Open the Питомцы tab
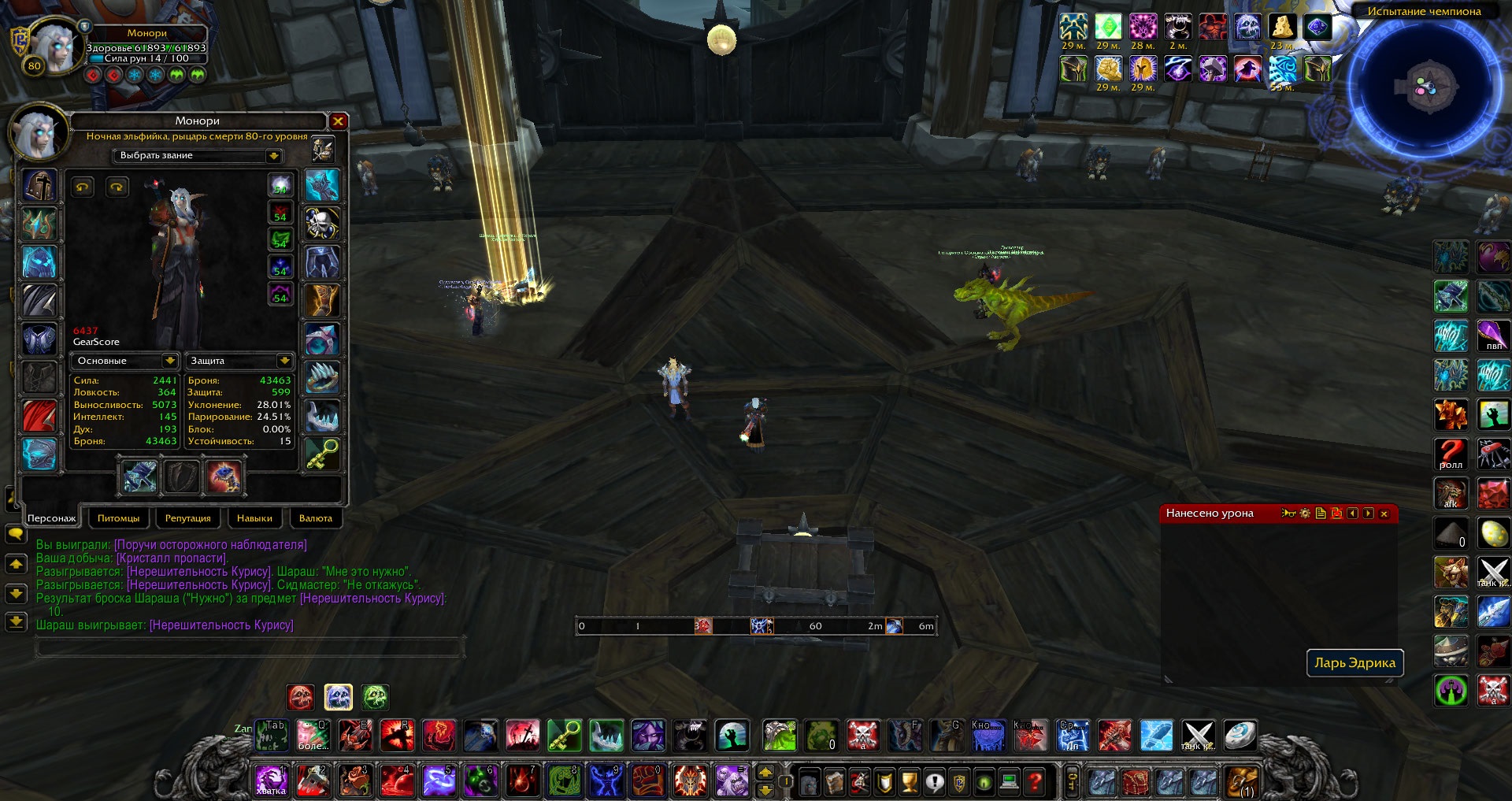1512x801 pixels. (118, 518)
